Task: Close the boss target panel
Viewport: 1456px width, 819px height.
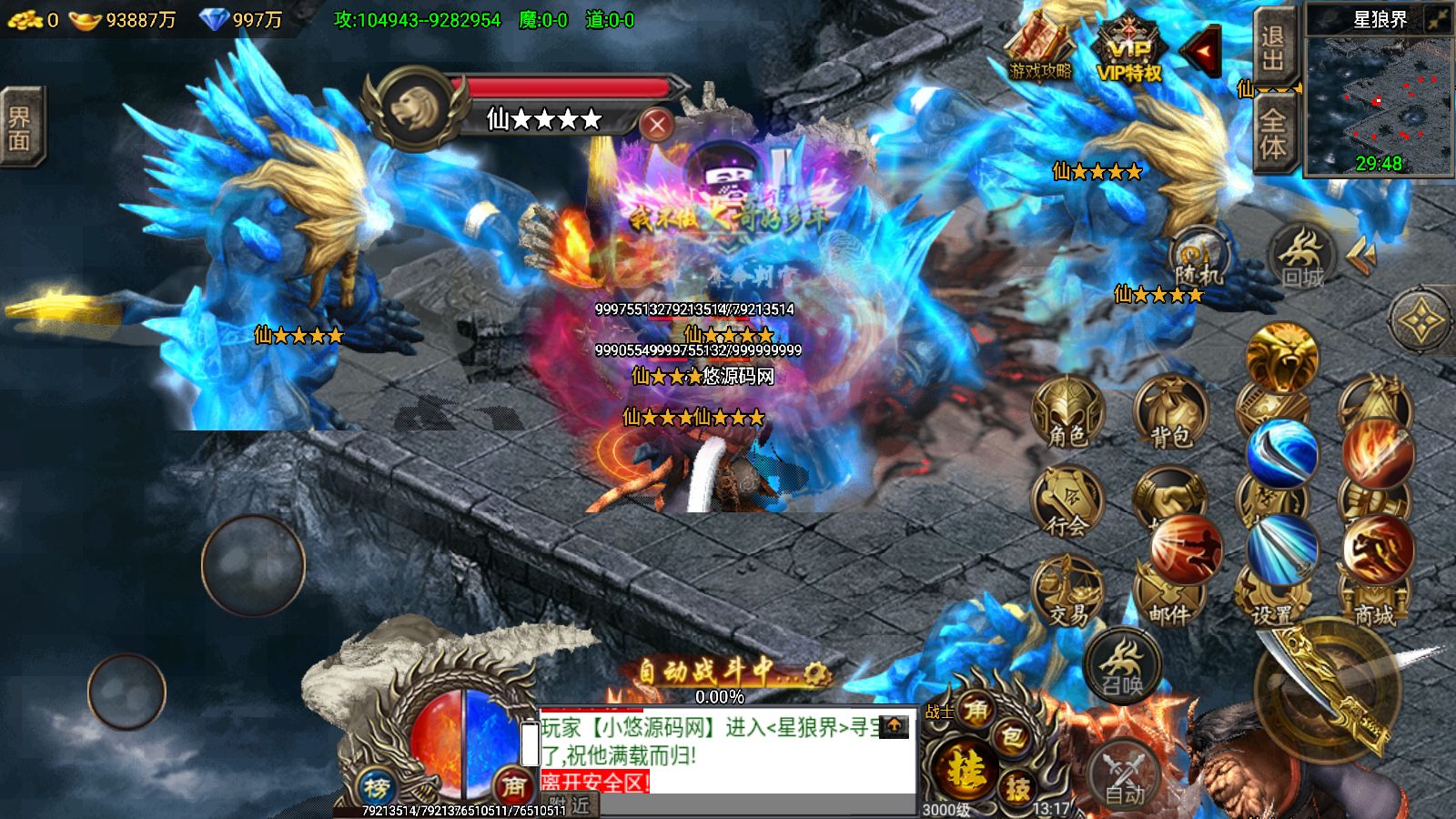Action: click(656, 124)
